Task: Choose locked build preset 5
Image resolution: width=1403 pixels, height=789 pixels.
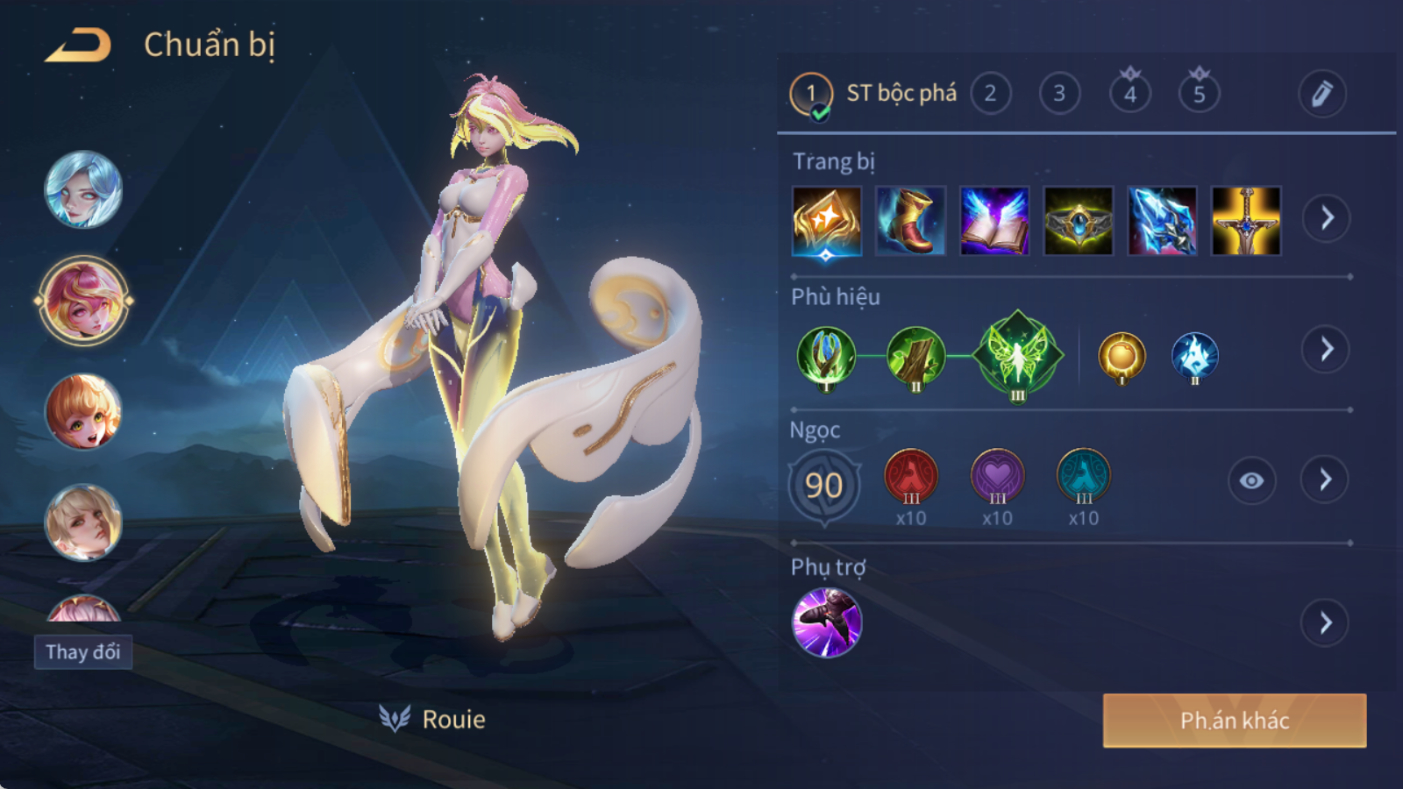Action: (x=1199, y=94)
